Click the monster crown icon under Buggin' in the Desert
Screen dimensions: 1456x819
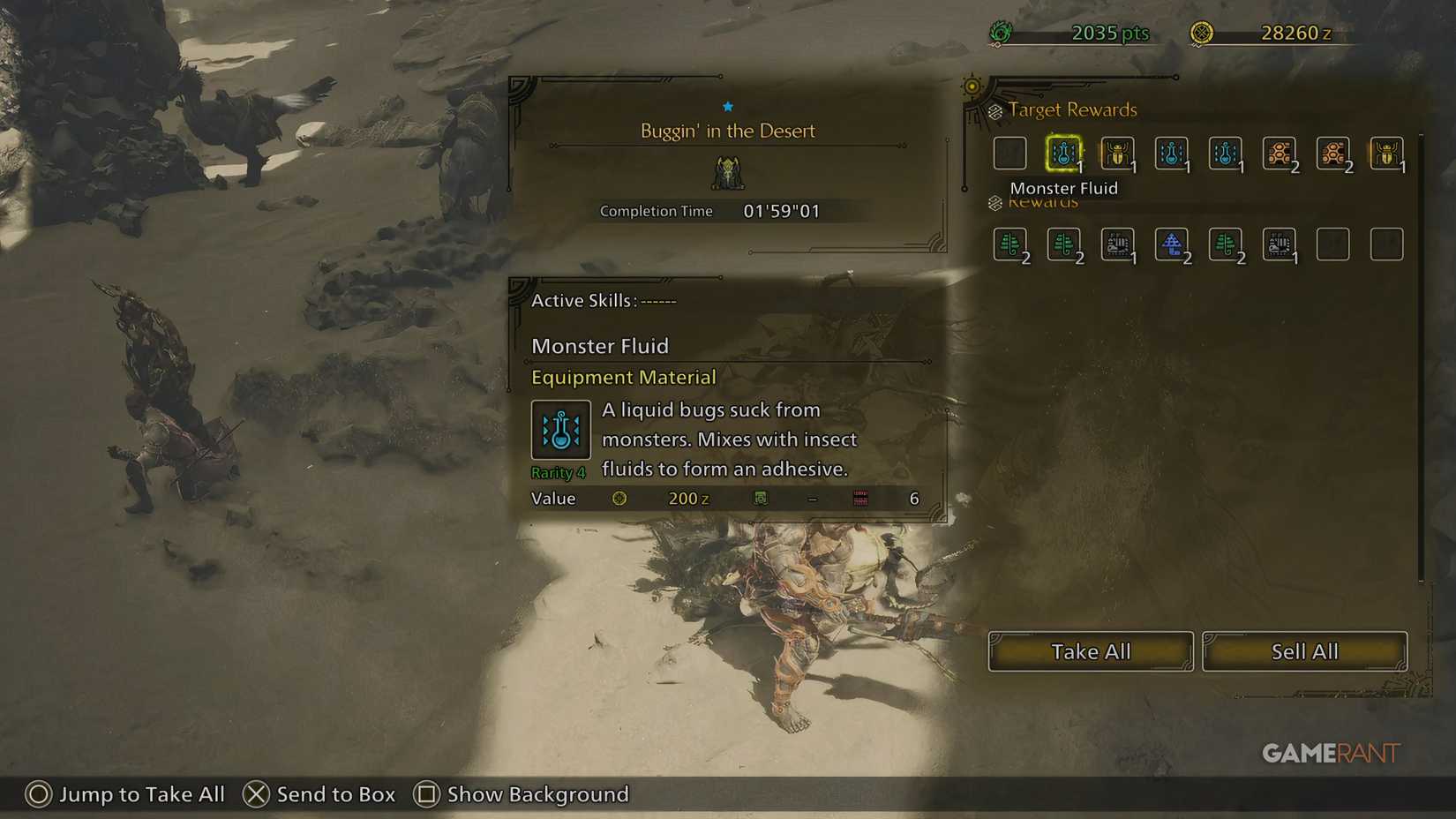(726, 173)
